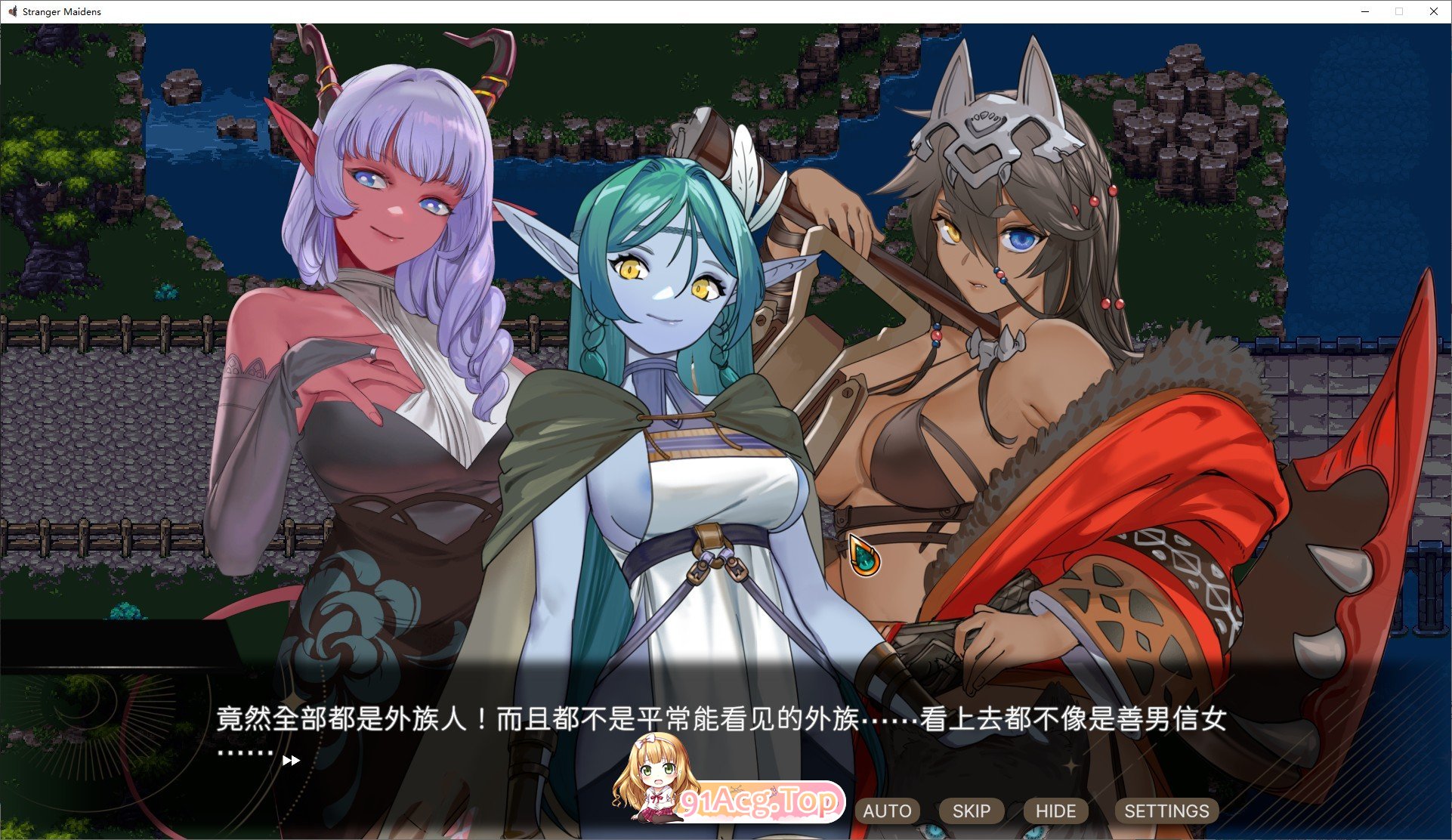Click the maximize button on the titlebar
Image resolution: width=1452 pixels, height=840 pixels.
1398,11
